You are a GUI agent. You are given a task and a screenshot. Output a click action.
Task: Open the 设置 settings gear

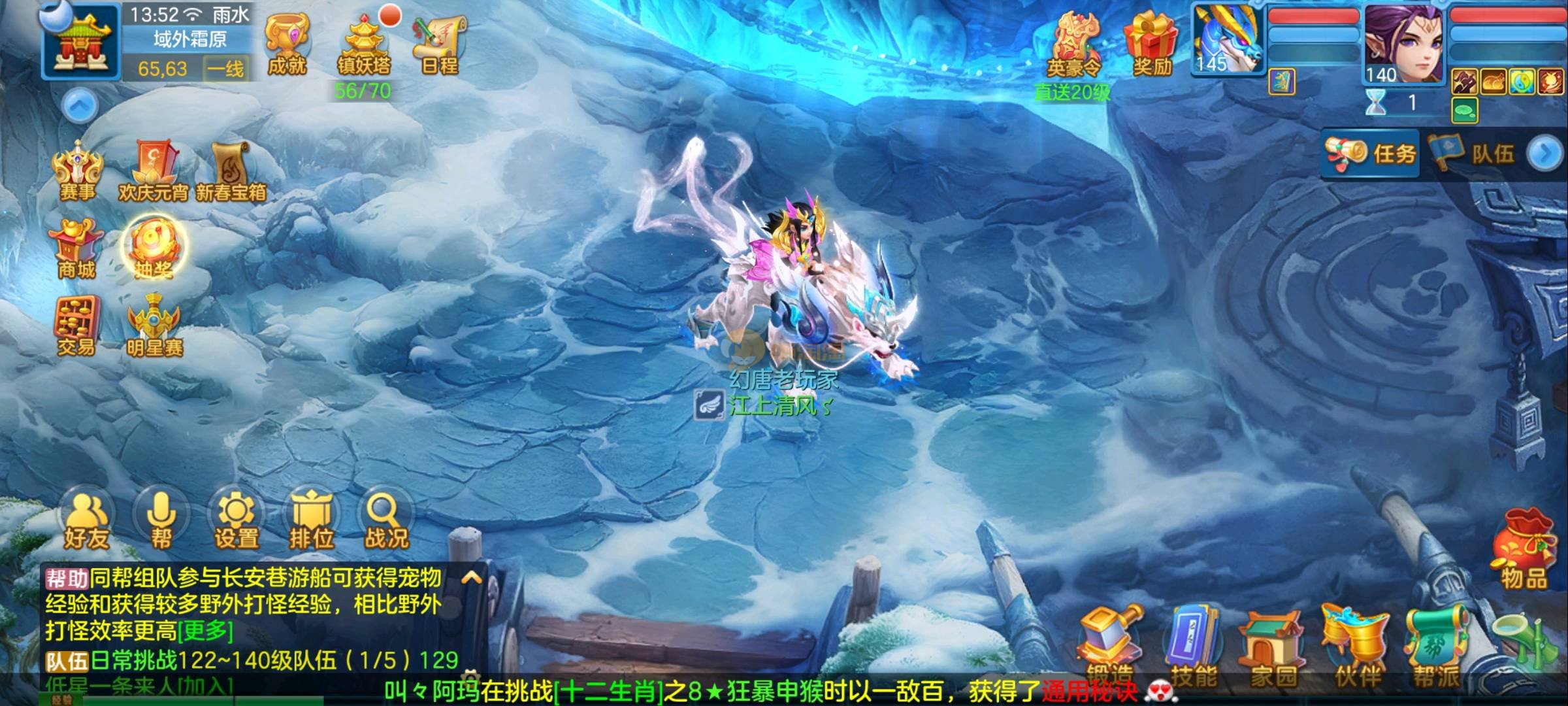coord(237,521)
